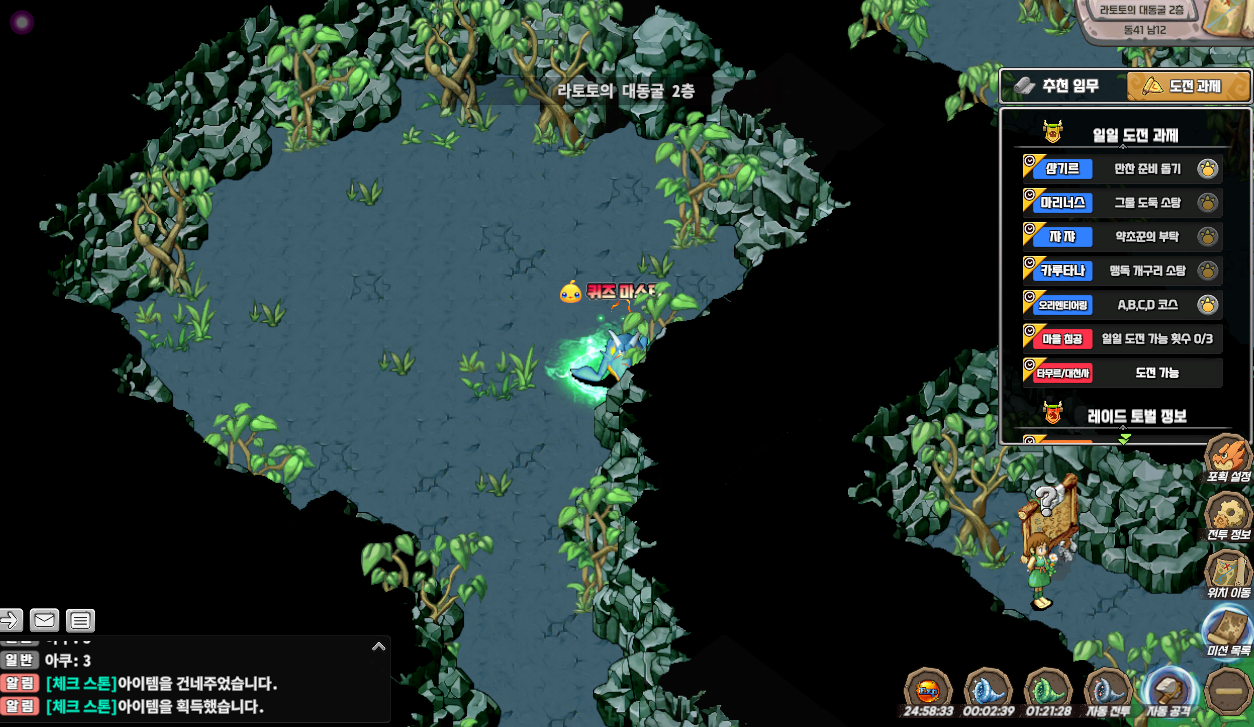1254x727 pixels.
Task: Click the Exp boost buff icon
Action: tap(927, 690)
